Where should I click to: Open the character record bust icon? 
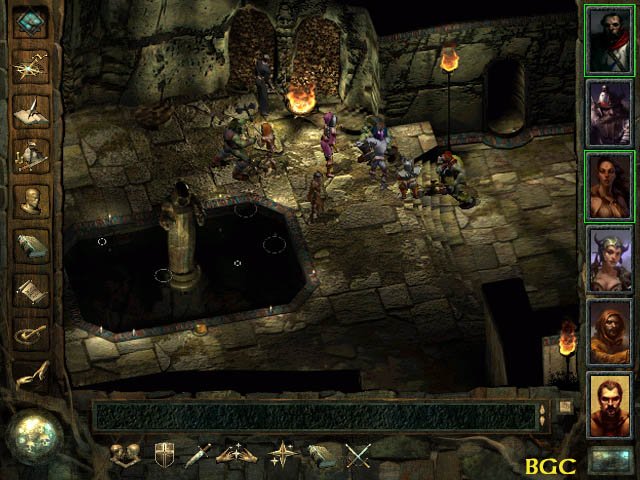click(33, 199)
